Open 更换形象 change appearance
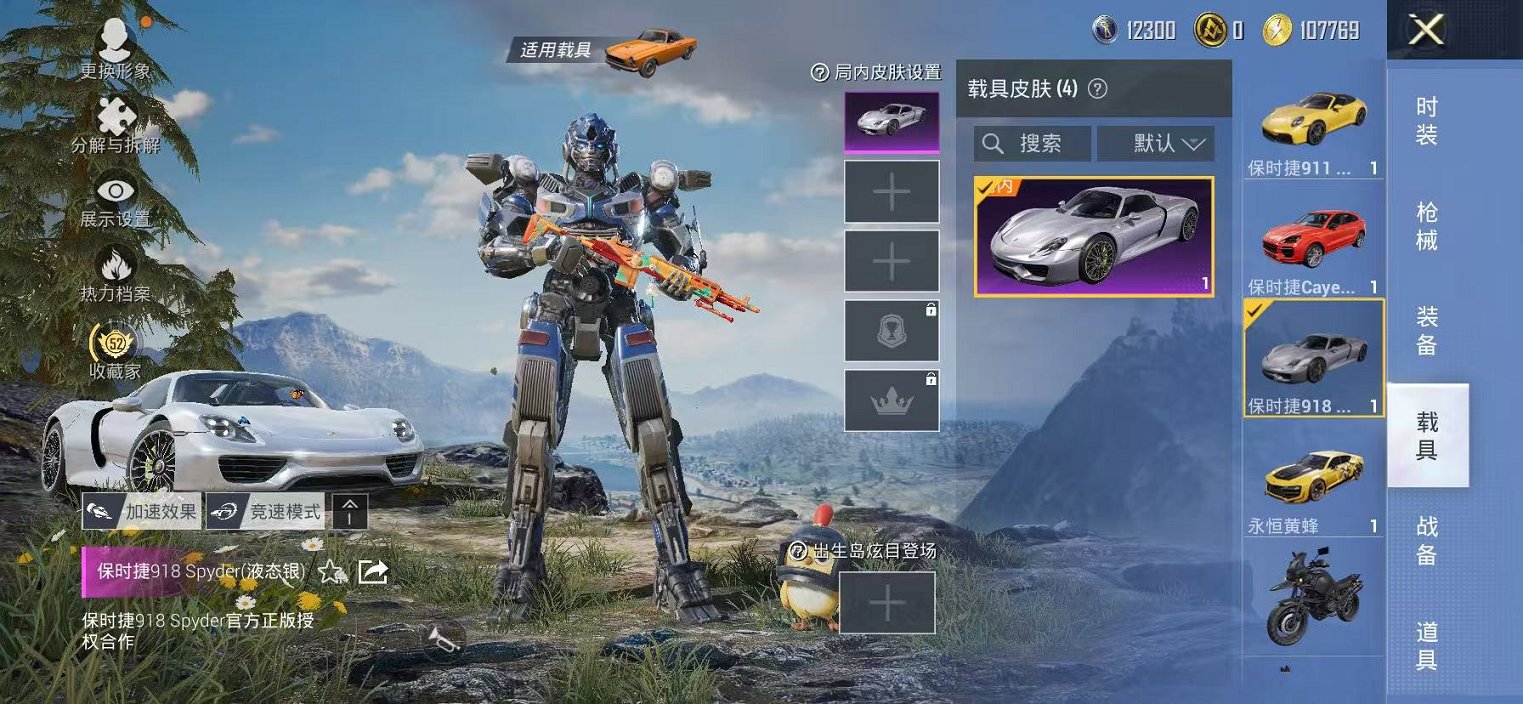This screenshot has height=704, width=1523. (116, 48)
